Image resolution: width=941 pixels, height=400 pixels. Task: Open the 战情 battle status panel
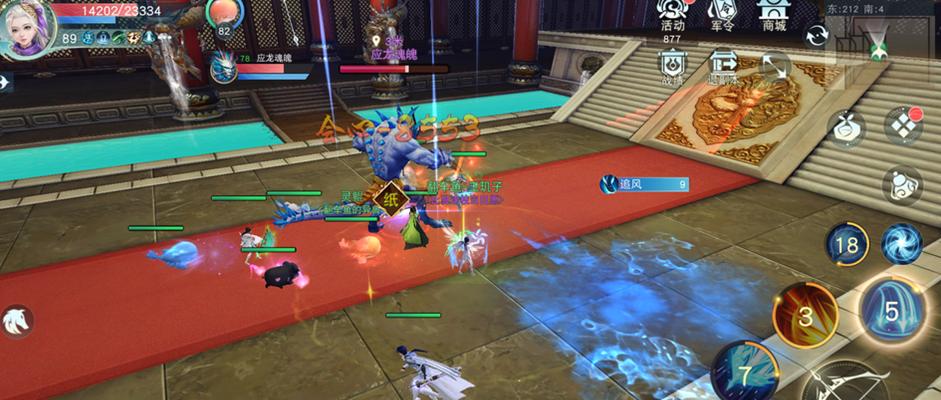coord(673,66)
